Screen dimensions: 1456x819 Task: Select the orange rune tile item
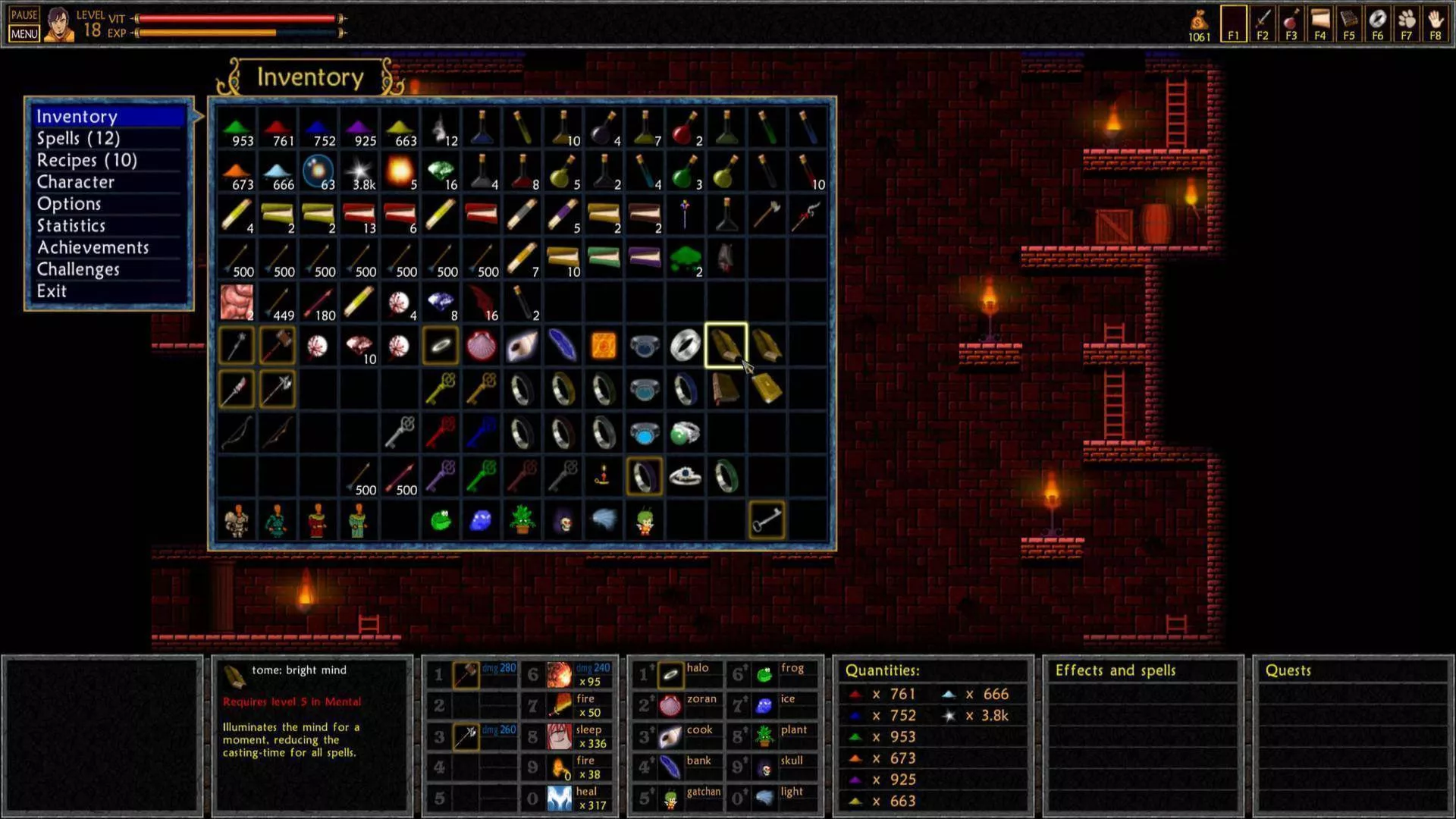coord(604,346)
